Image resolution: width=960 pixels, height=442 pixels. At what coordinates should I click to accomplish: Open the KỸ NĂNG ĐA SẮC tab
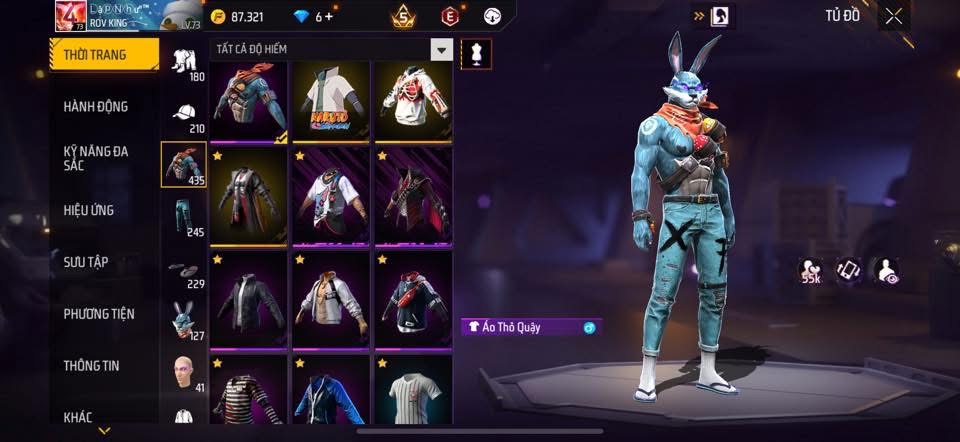[x=96, y=158]
